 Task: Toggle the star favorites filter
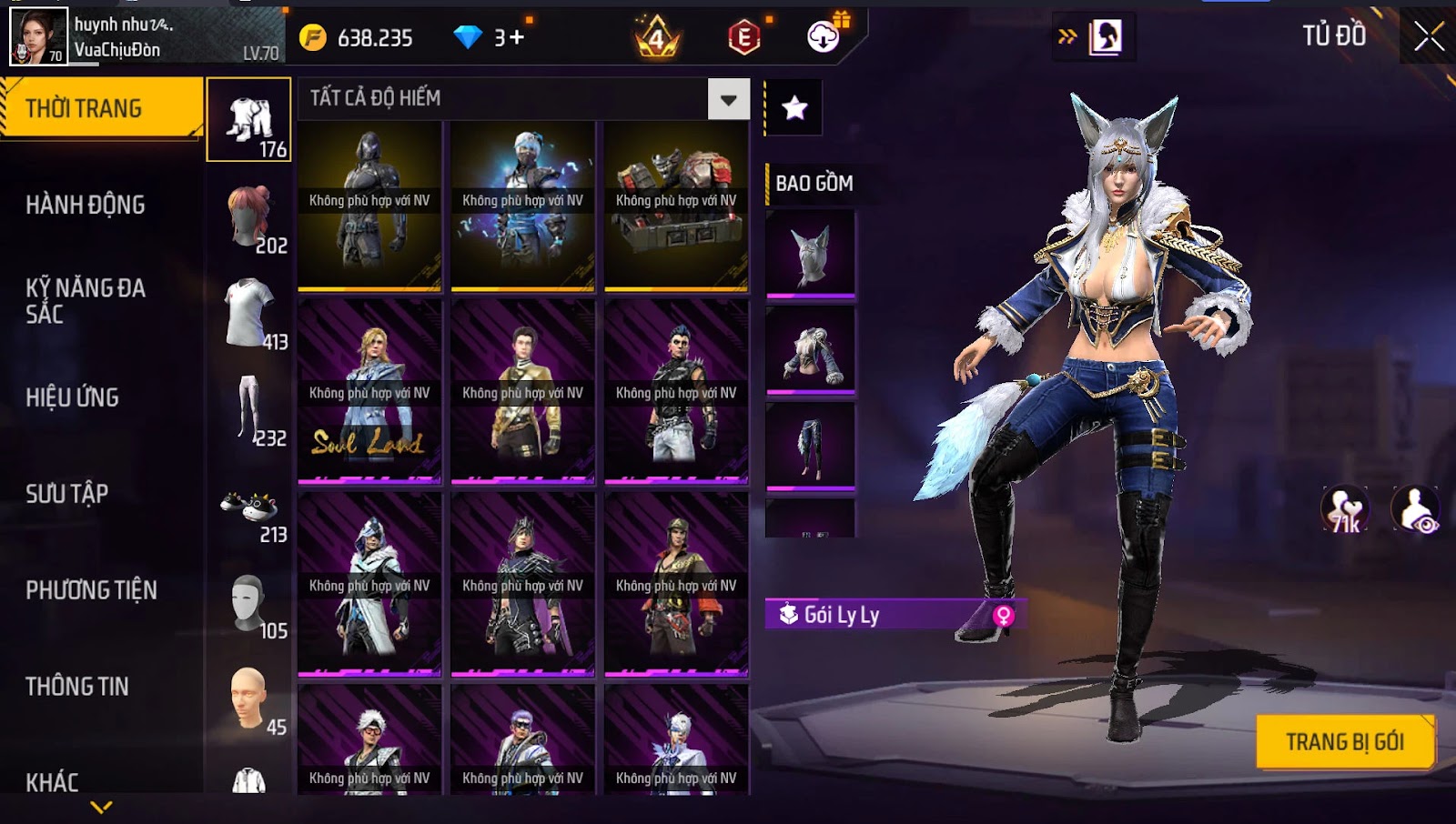tap(794, 108)
